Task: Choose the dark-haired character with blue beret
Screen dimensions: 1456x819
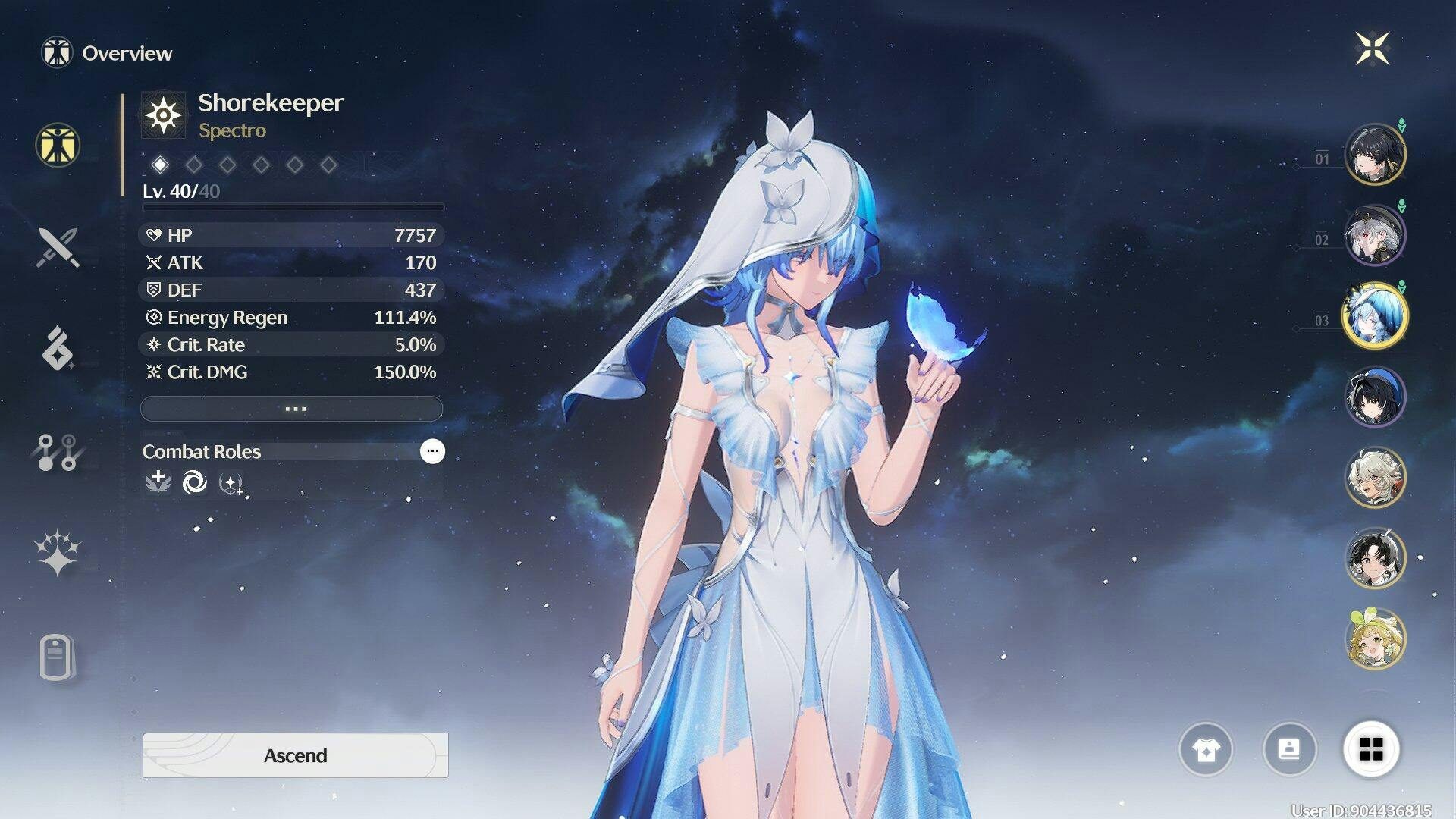Action: pos(1375,397)
